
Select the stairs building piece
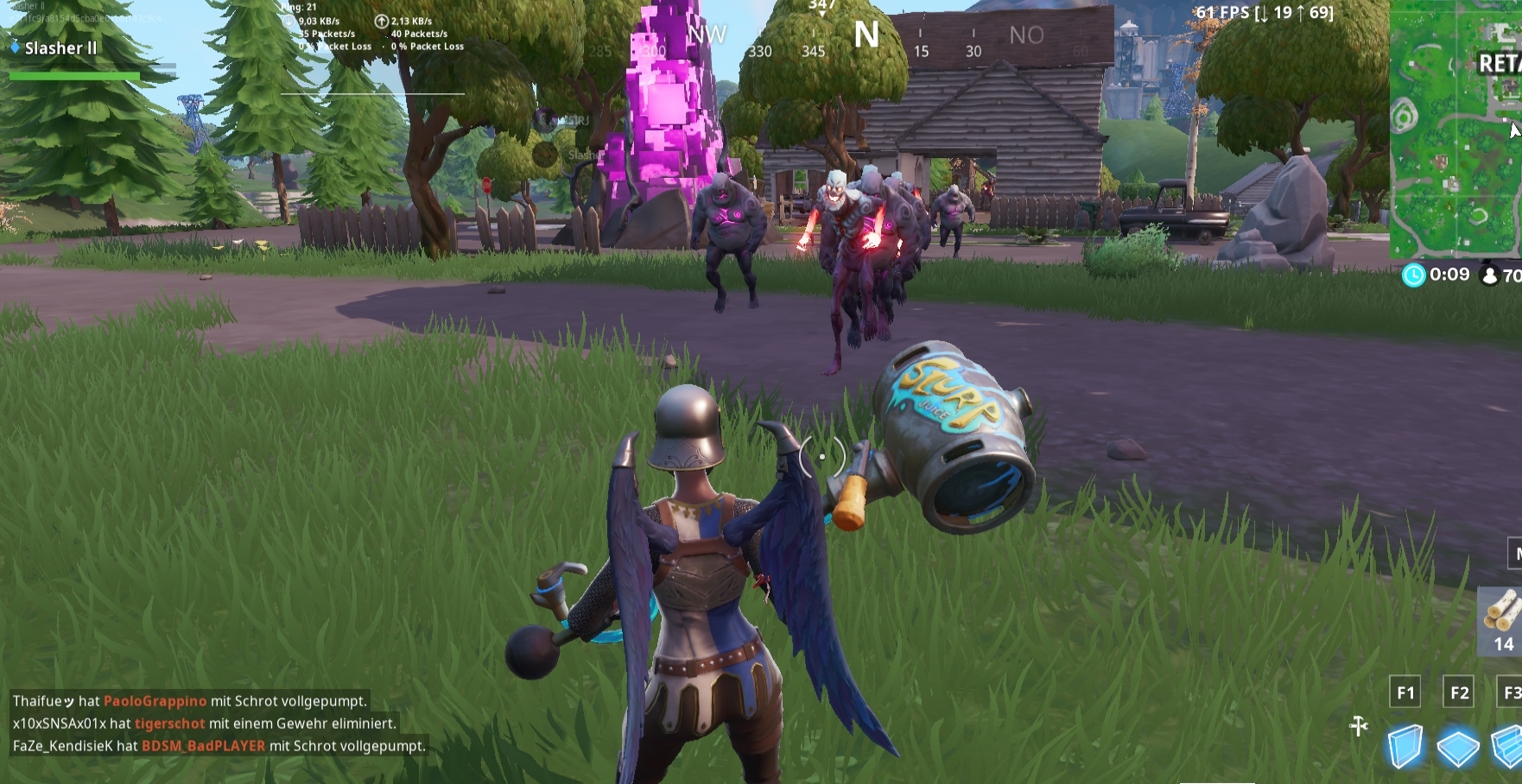pyautogui.click(x=1508, y=746)
